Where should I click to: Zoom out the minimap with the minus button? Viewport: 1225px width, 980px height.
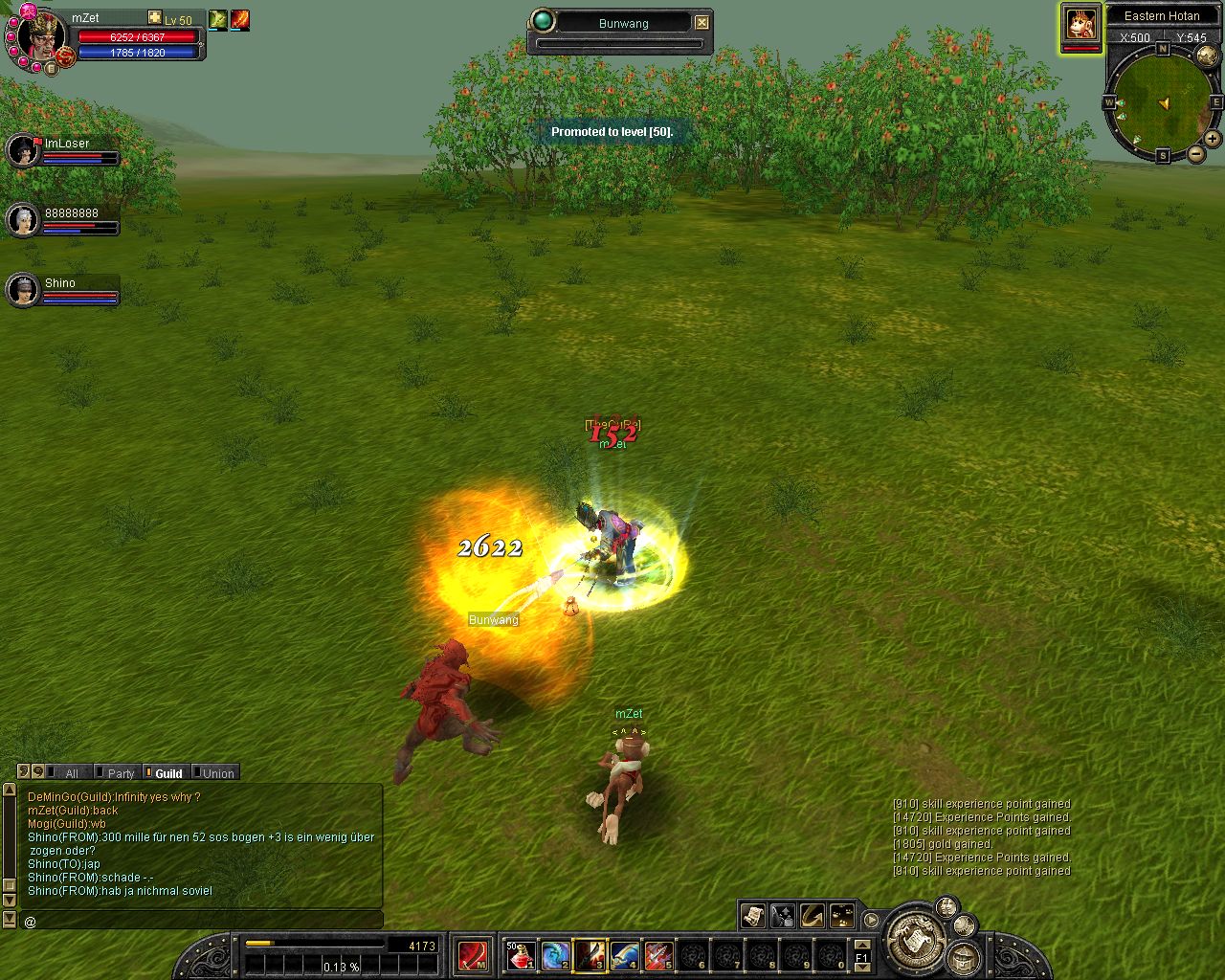(x=1195, y=154)
